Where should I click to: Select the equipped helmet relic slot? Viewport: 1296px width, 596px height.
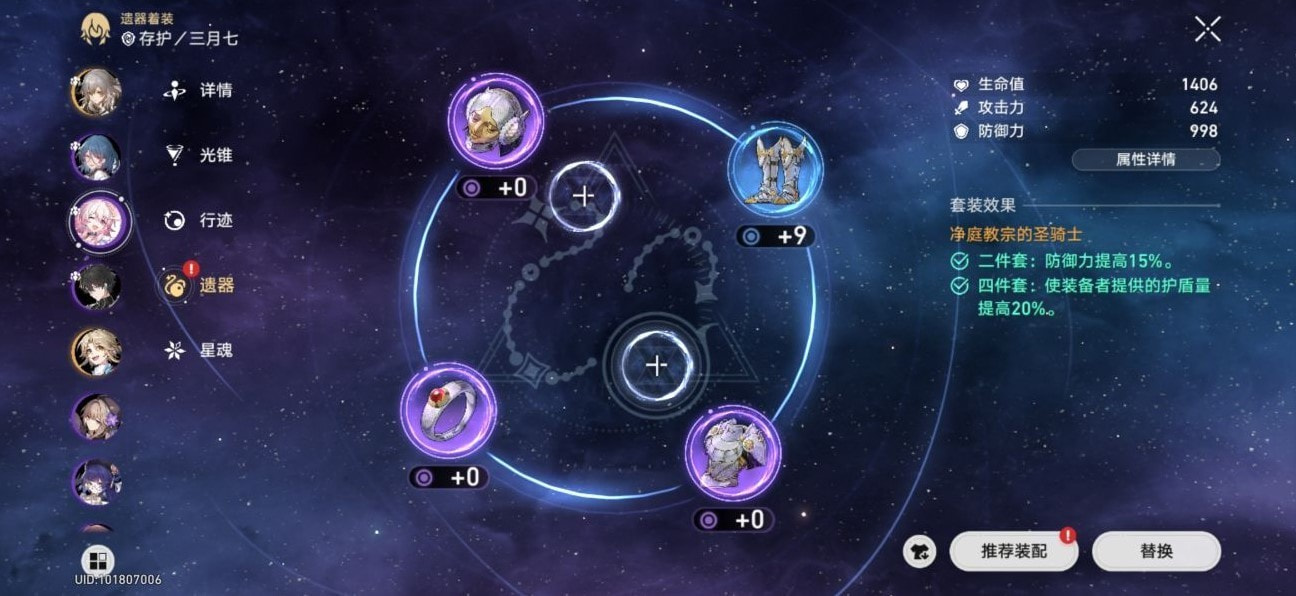[496, 121]
